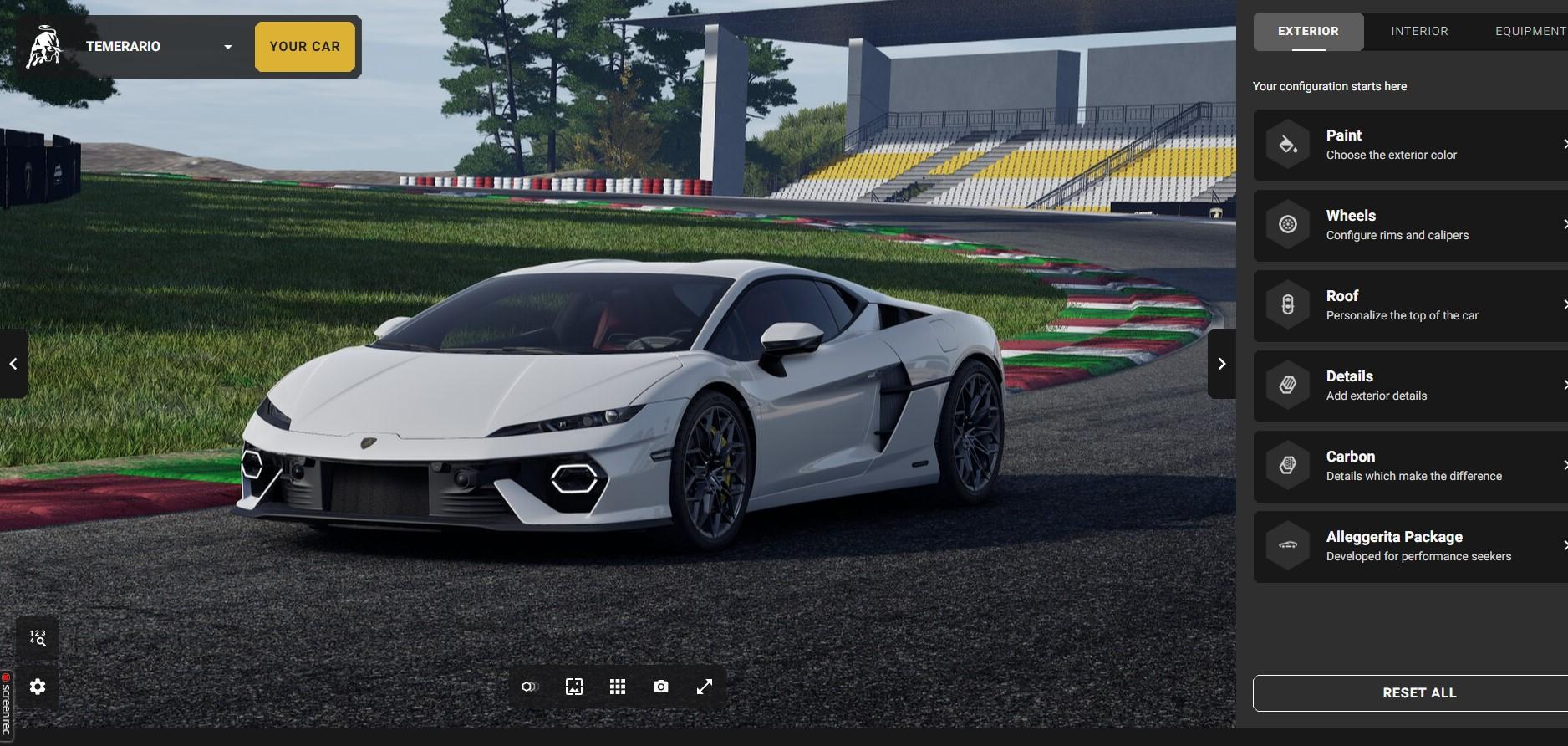The image size is (1568, 746).
Task: Open the TEMERARIO model dropdown
Action: [x=227, y=47]
